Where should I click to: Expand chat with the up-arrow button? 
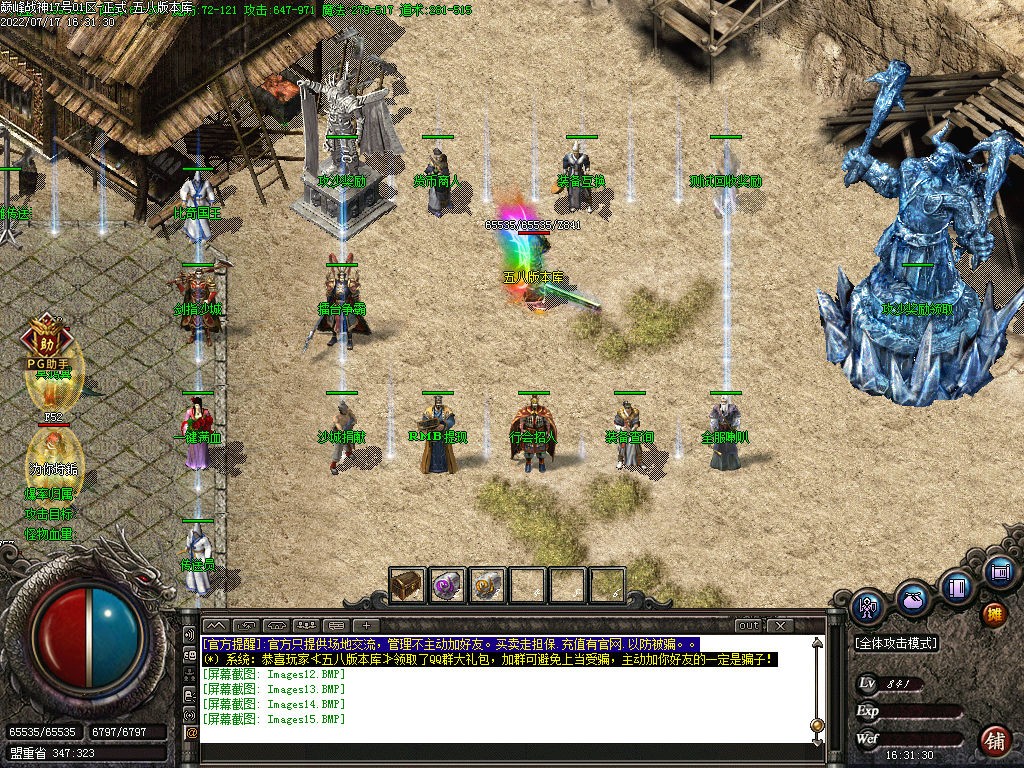(x=216, y=626)
